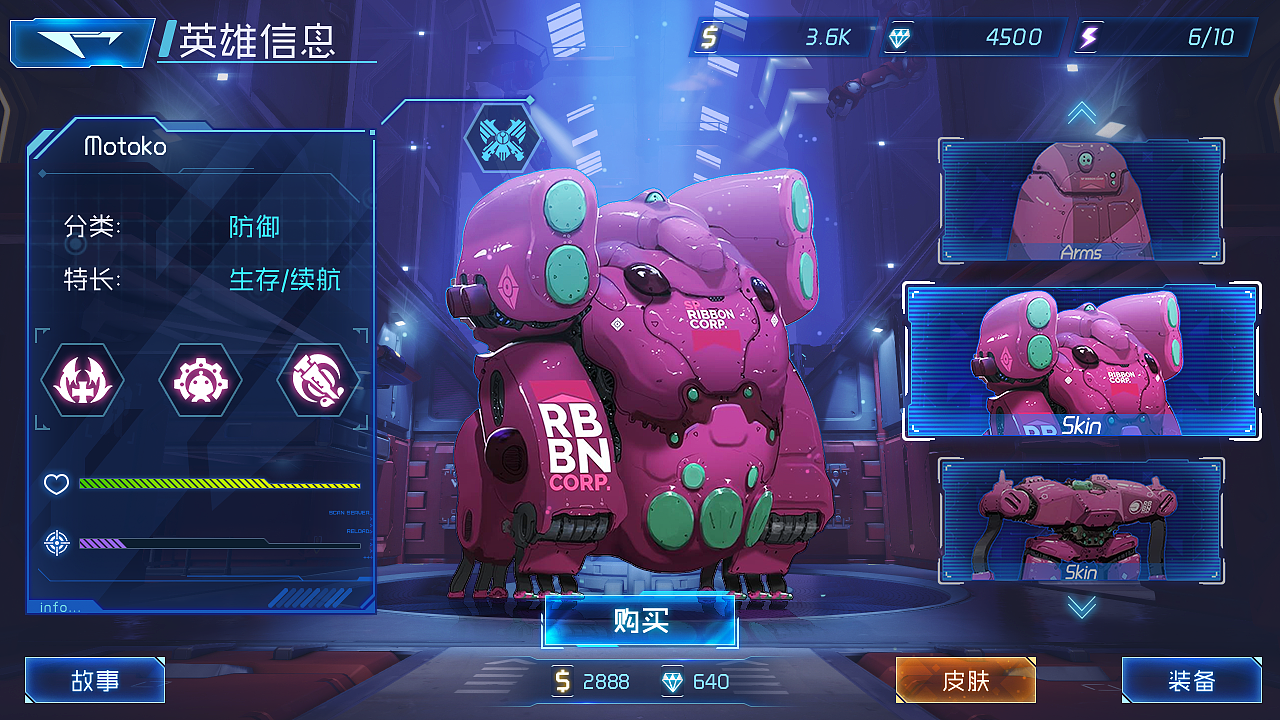Screen dimensions: 1280x720
Task: Select the healing cross ability icon
Action: 83,381
